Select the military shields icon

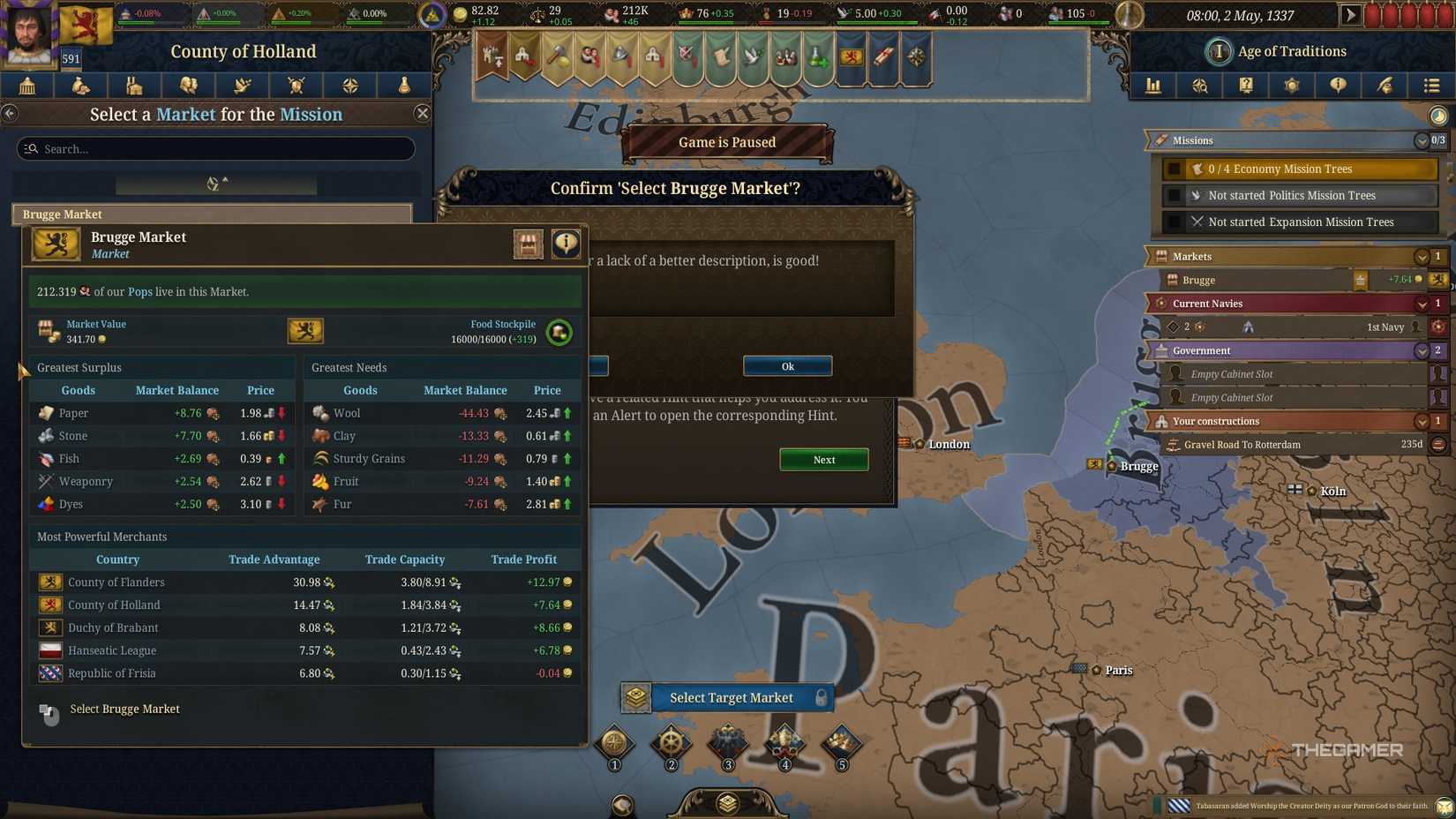click(x=296, y=86)
